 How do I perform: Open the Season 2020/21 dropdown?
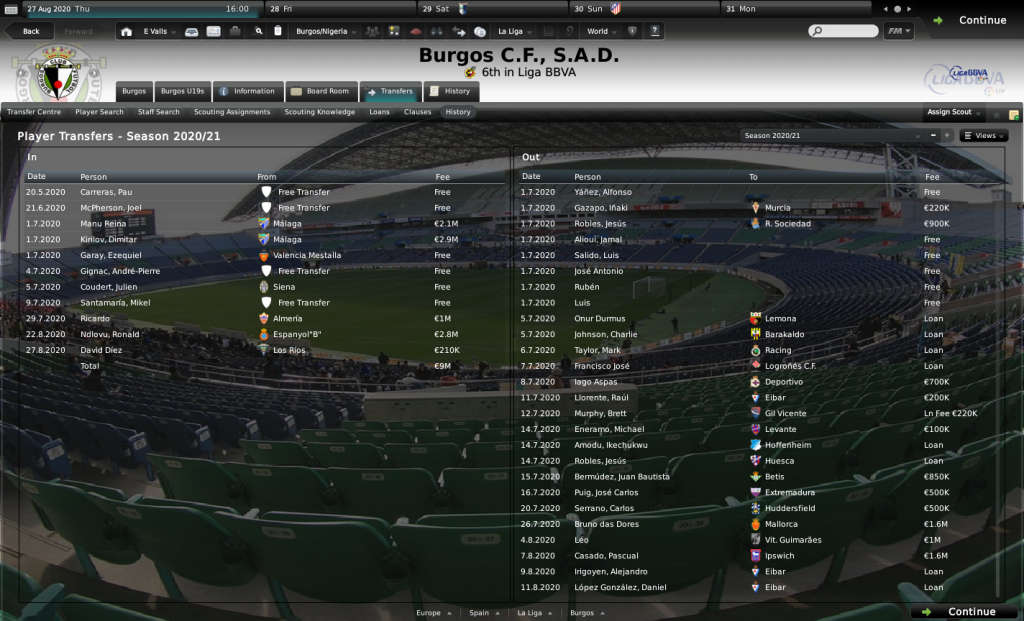tap(832, 135)
